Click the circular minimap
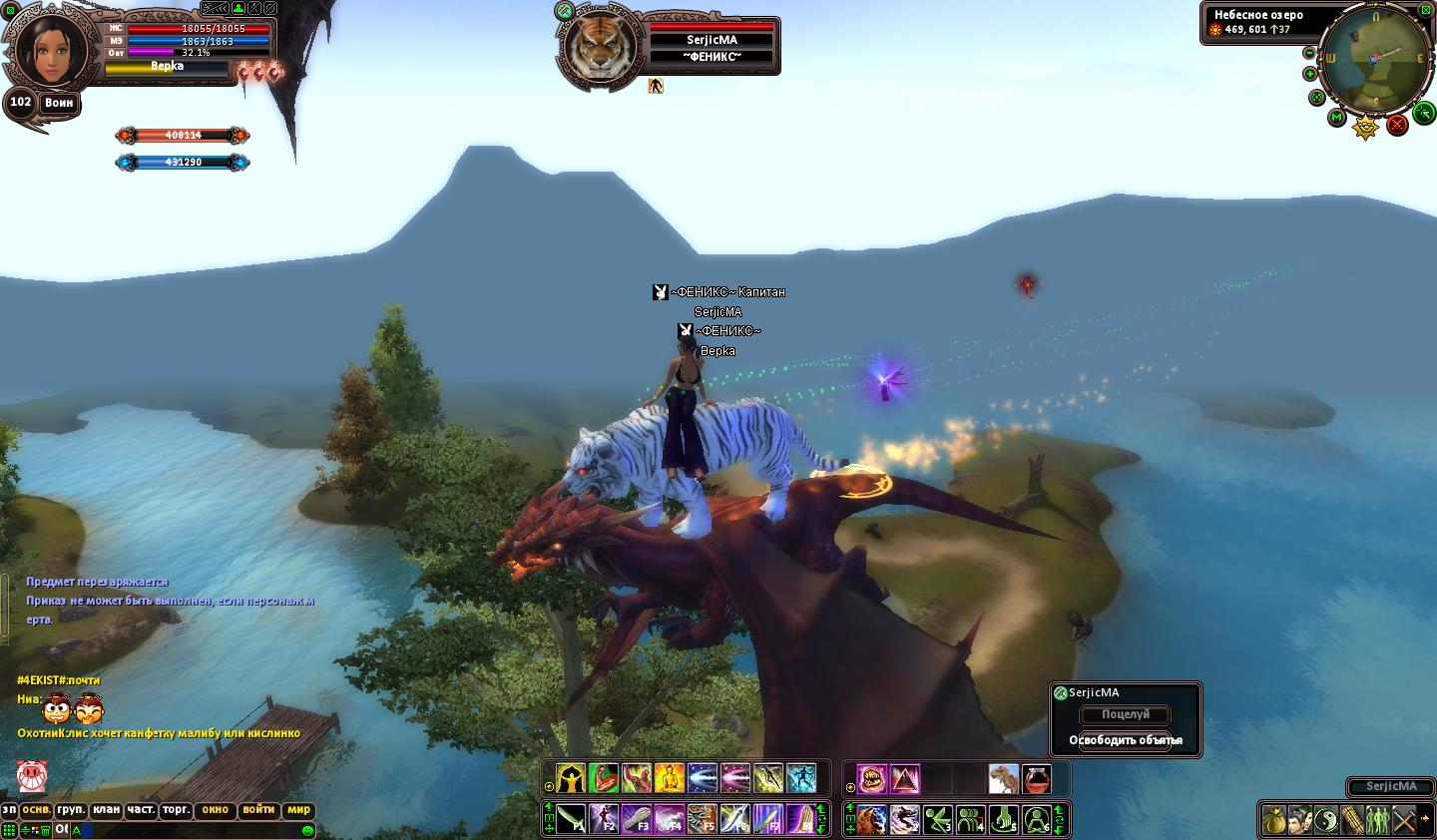1437x840 pixels. [x=1373, y=59]
